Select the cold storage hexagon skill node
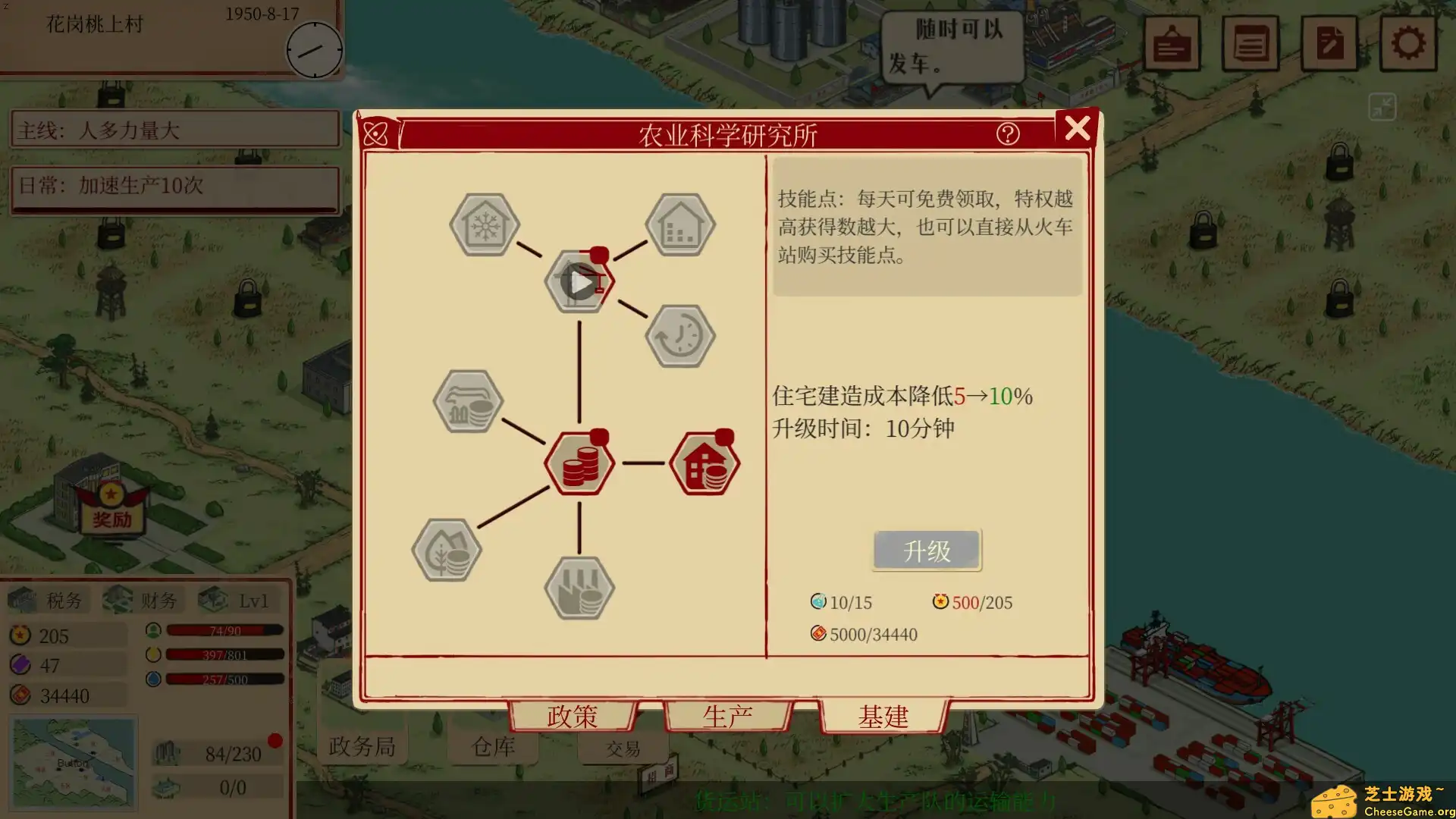The image size is (1456, 819). 483,225
